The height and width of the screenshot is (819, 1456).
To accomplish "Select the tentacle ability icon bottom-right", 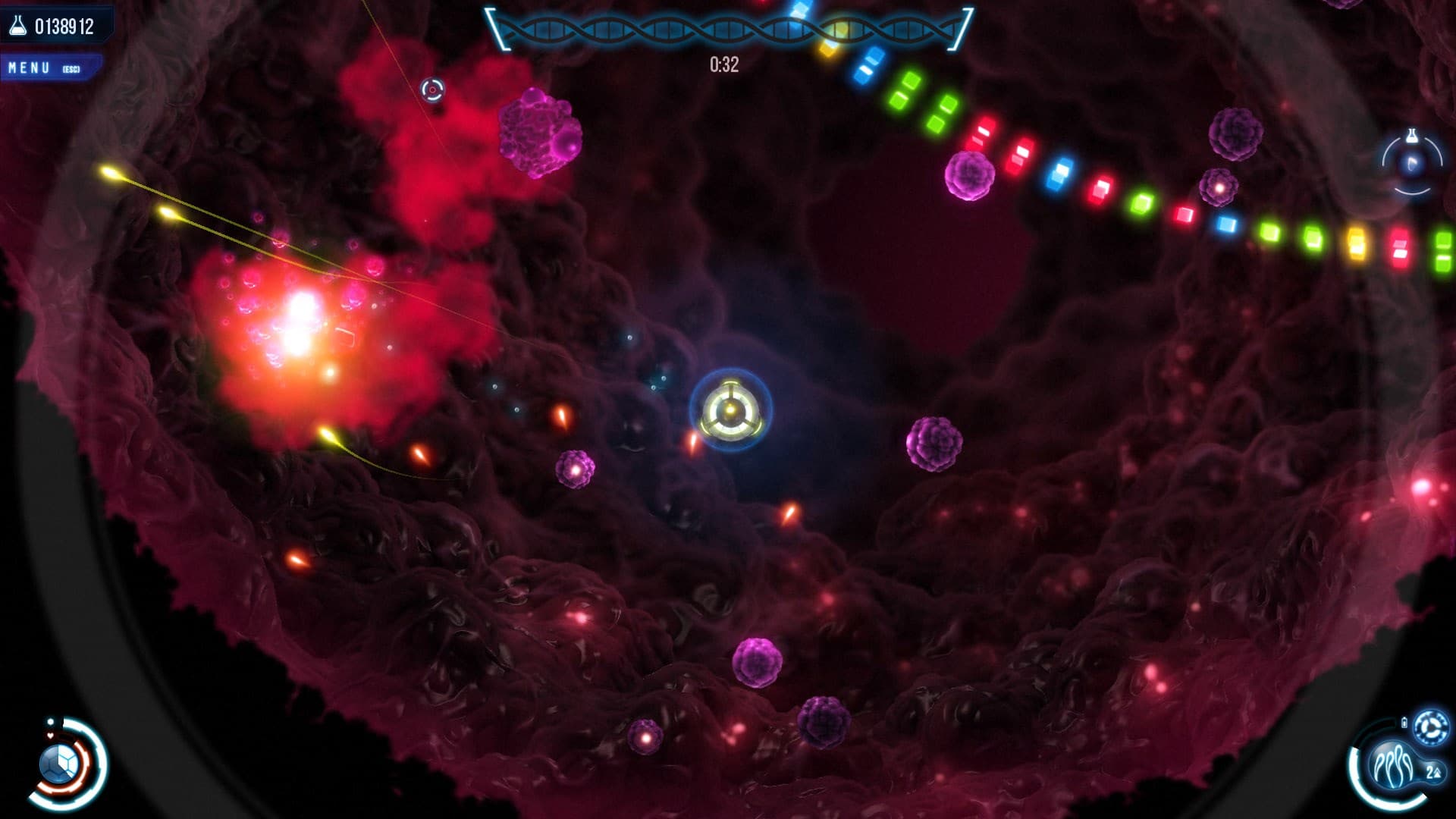I will (1393, 766).
